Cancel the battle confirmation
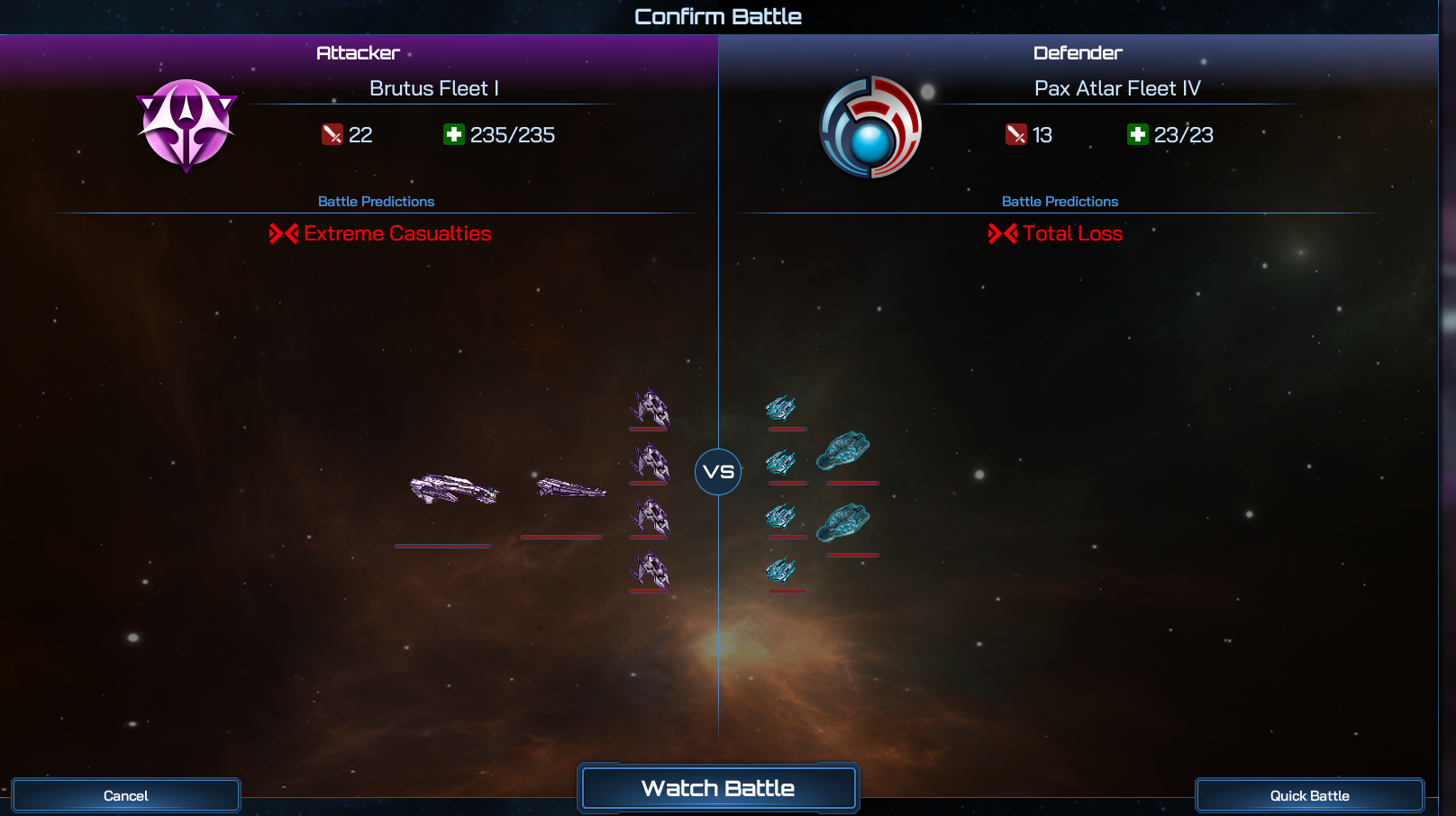The height and width of the screenshot is (816, 1456). tap(126, 795)
